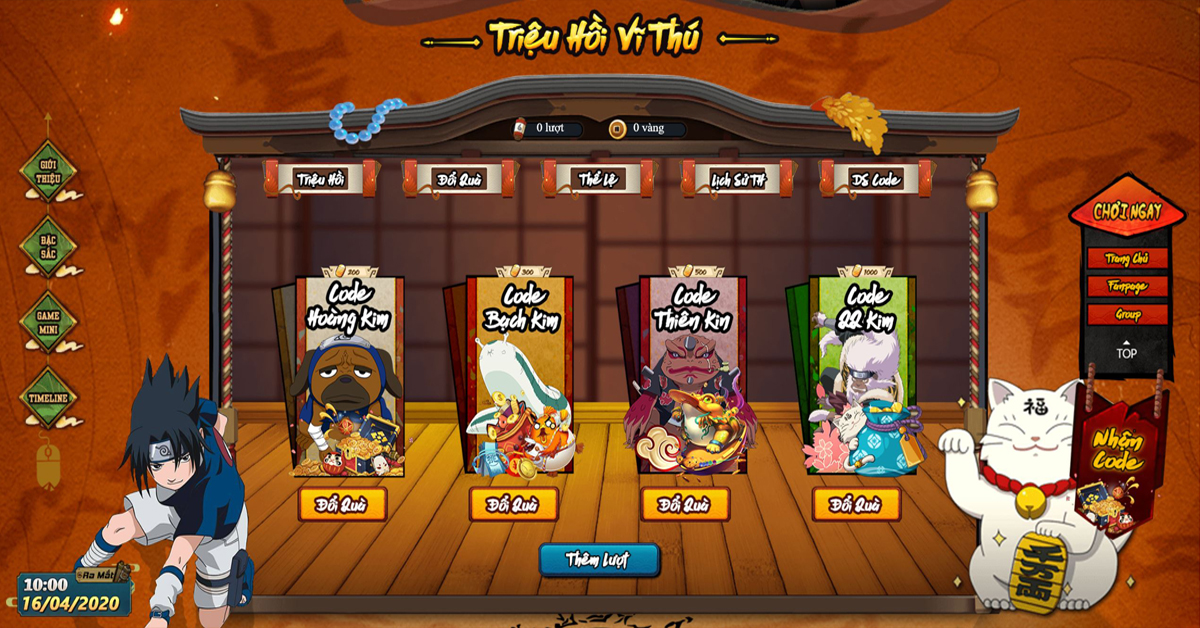The height and width of the screenshot is (628, 1200).
Task: Open the Giới Thiệu side menu item
Action: (x=49, y=171)
